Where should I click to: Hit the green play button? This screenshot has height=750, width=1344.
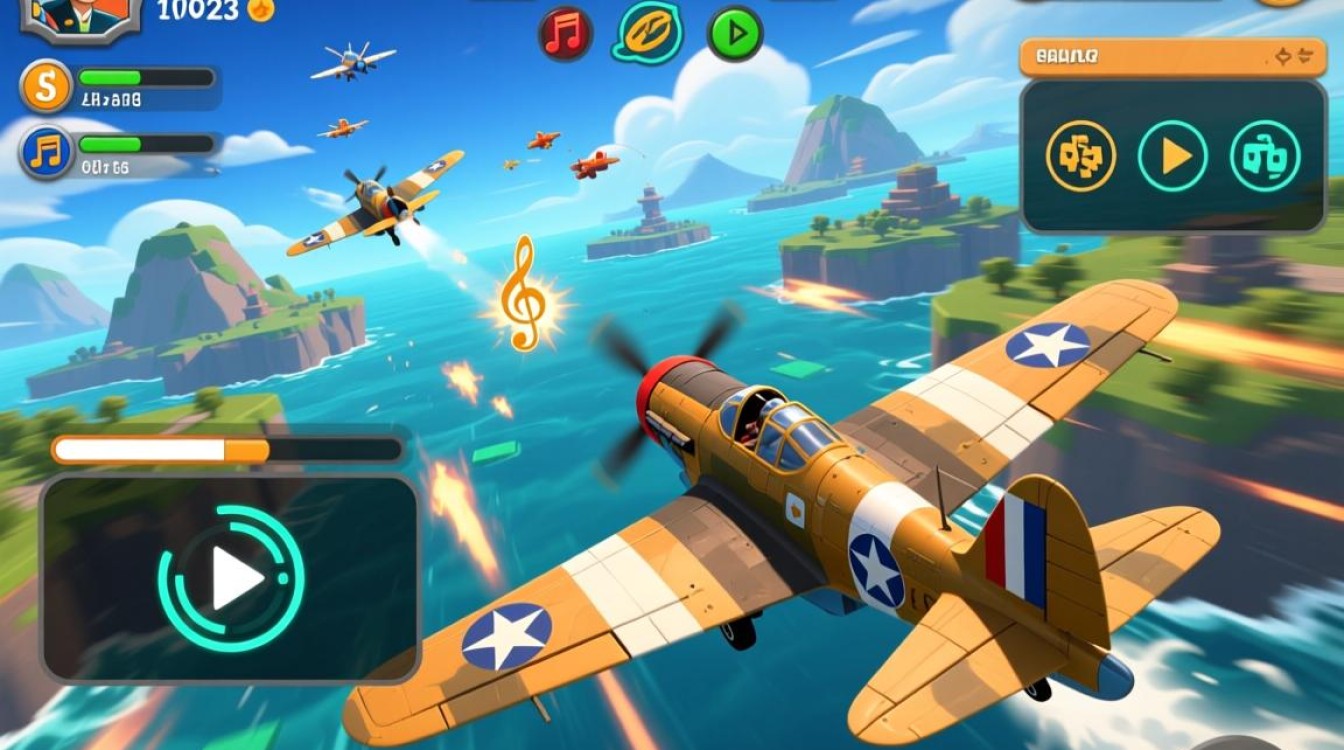735,35
